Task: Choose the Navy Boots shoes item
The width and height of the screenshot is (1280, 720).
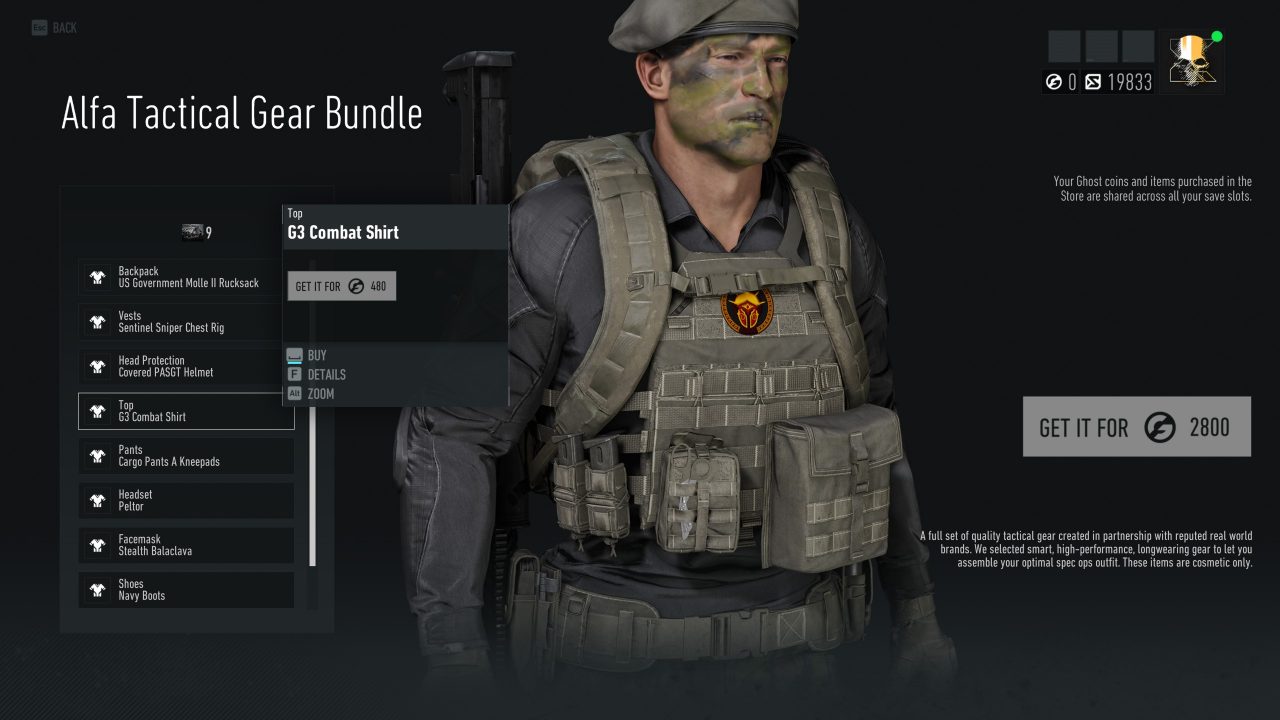Action: coord(186,590)
